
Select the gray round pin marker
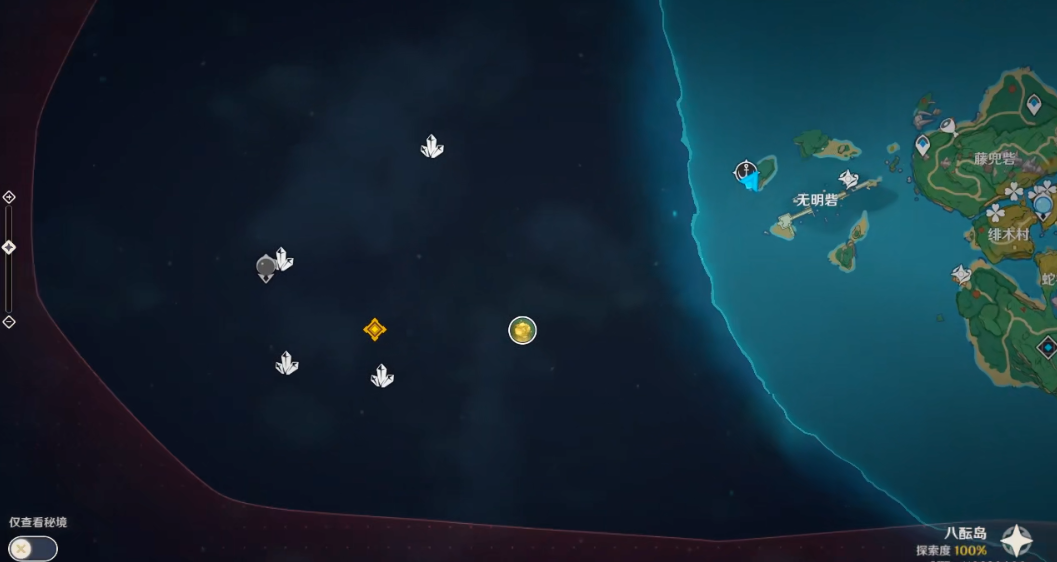point(266,267)
